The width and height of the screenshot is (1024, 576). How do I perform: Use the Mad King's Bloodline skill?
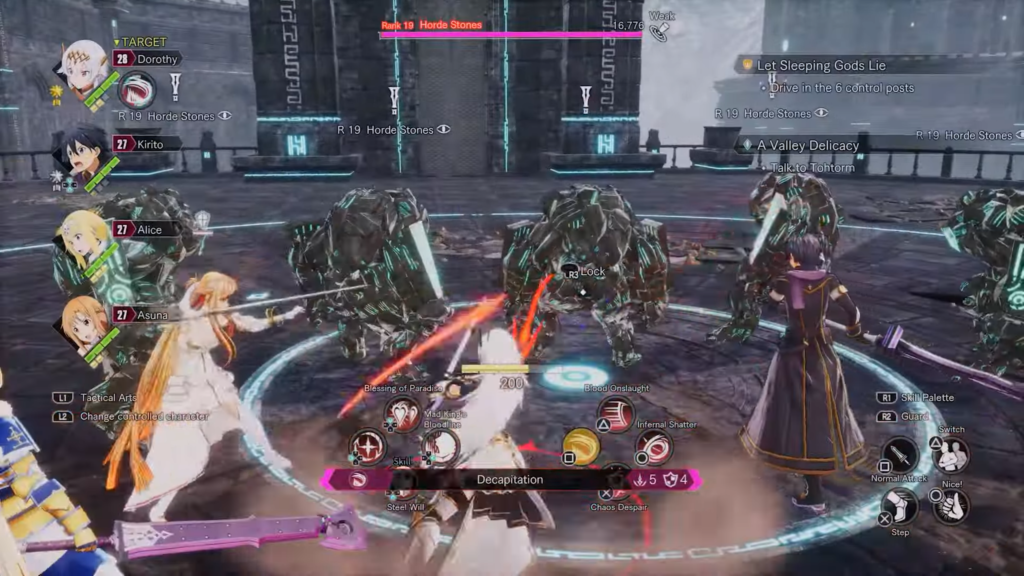coord(439,446)
